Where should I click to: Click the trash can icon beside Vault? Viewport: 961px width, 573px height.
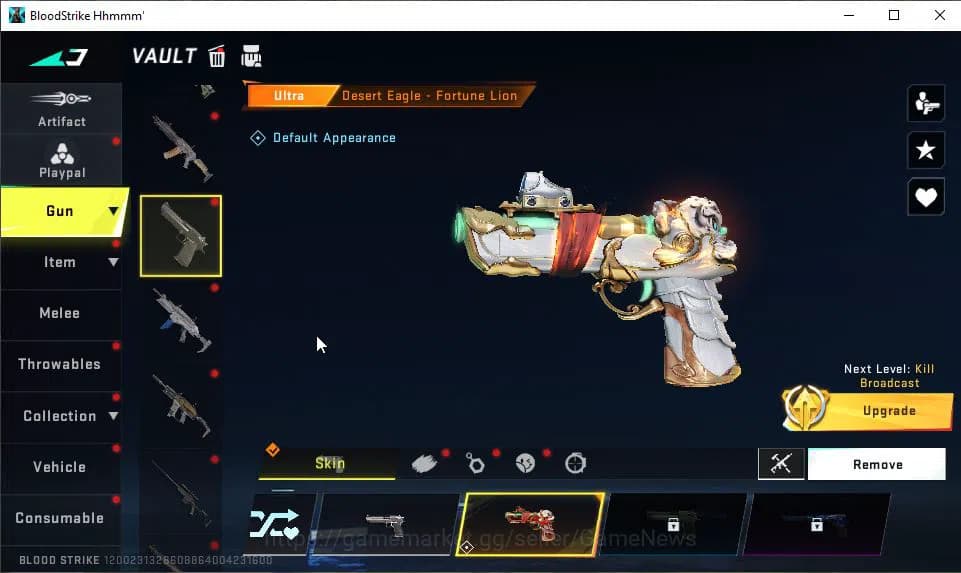[x=217, y=56]
